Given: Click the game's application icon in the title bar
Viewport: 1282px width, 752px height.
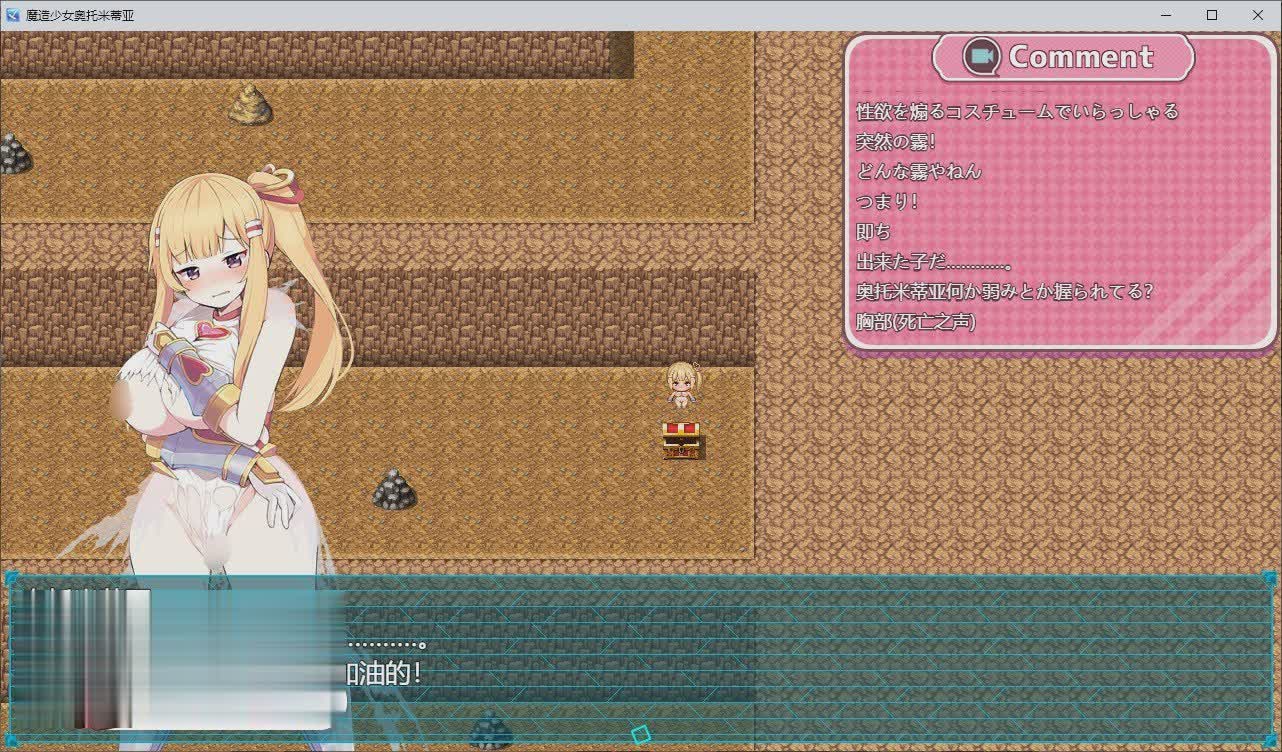Looking at the screenshot, I should (11, 15).
